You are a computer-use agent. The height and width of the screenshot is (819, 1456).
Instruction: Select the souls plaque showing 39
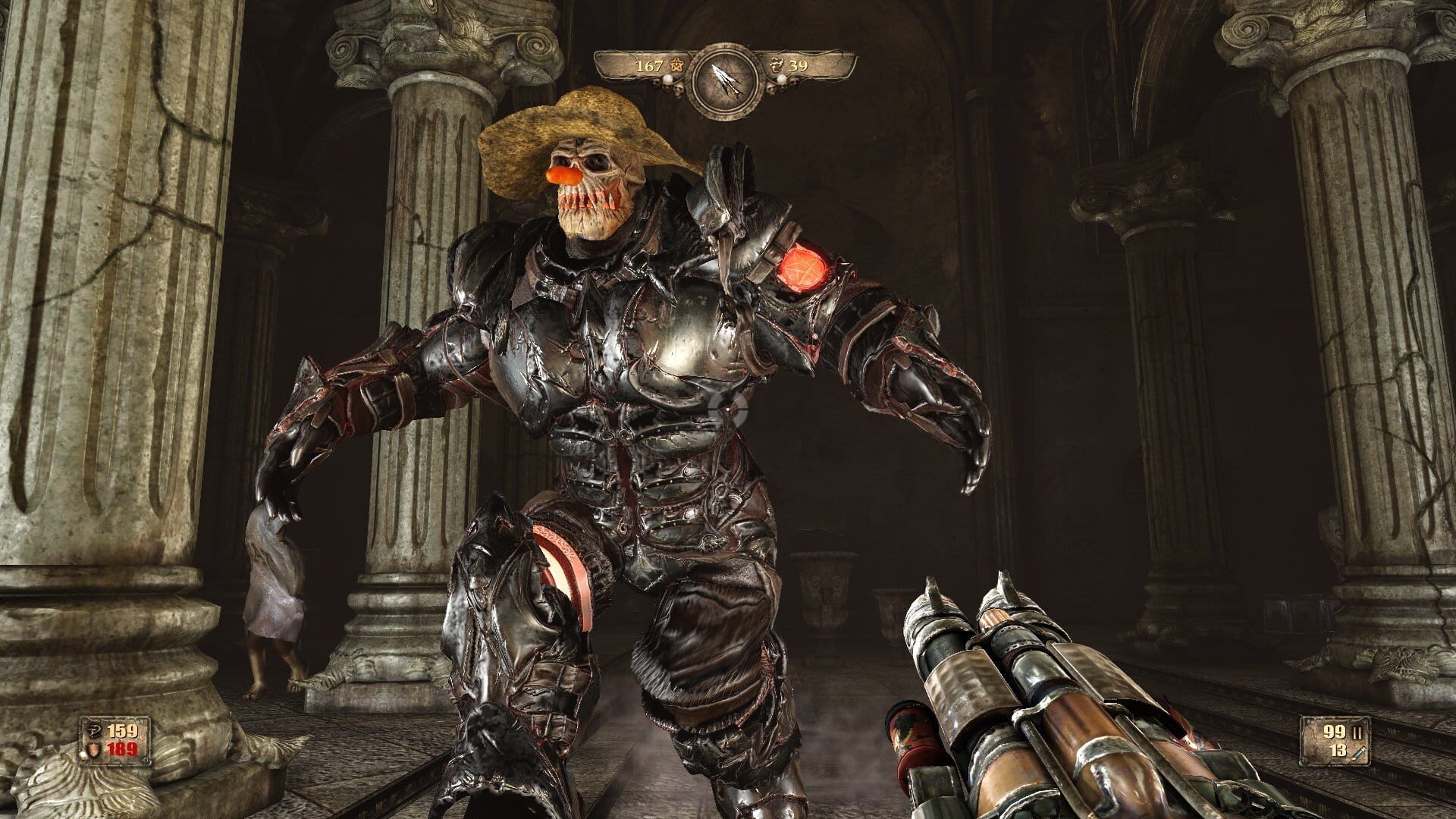click(x=799, y=67)
